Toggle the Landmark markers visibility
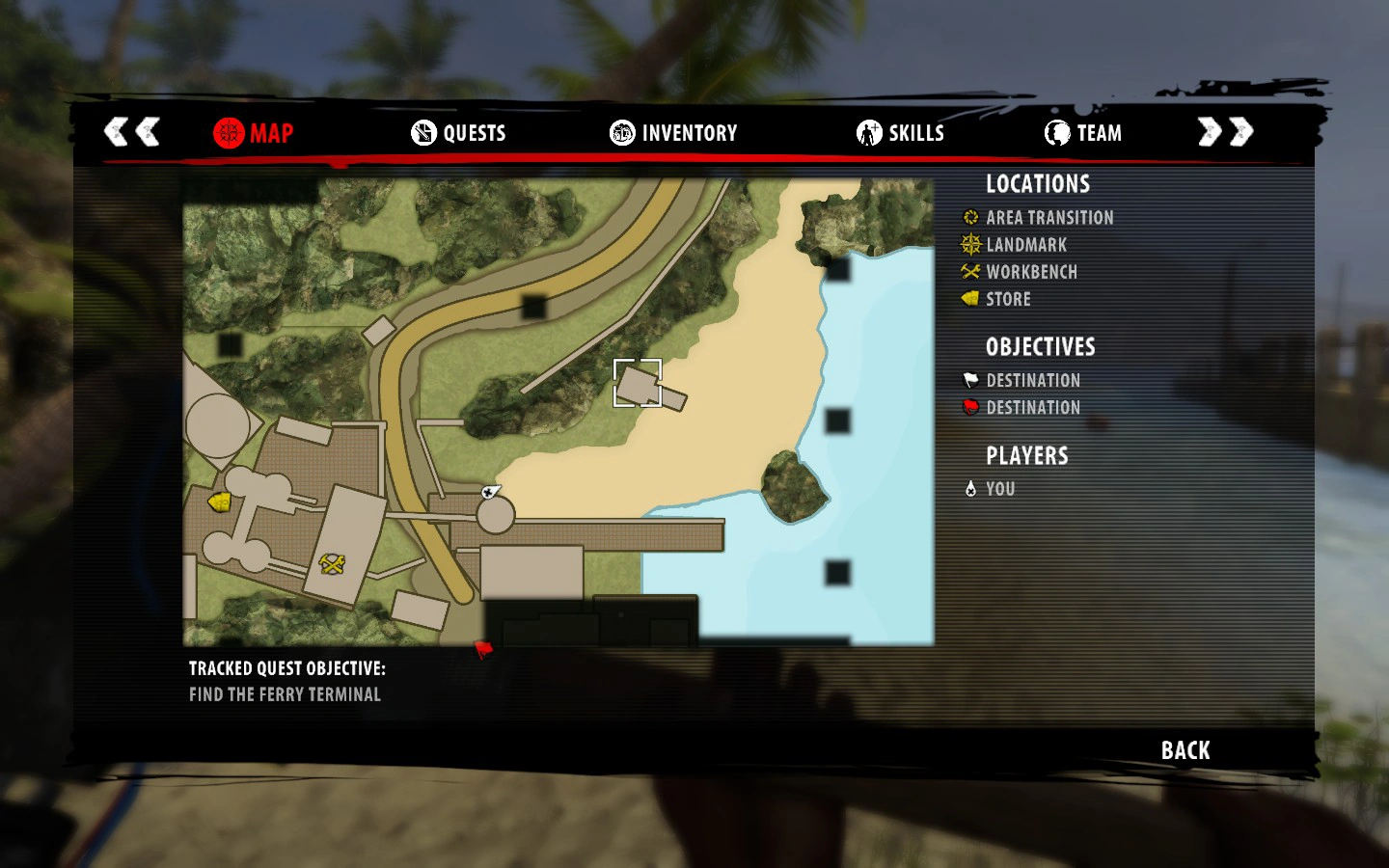 click(1025, 244)
